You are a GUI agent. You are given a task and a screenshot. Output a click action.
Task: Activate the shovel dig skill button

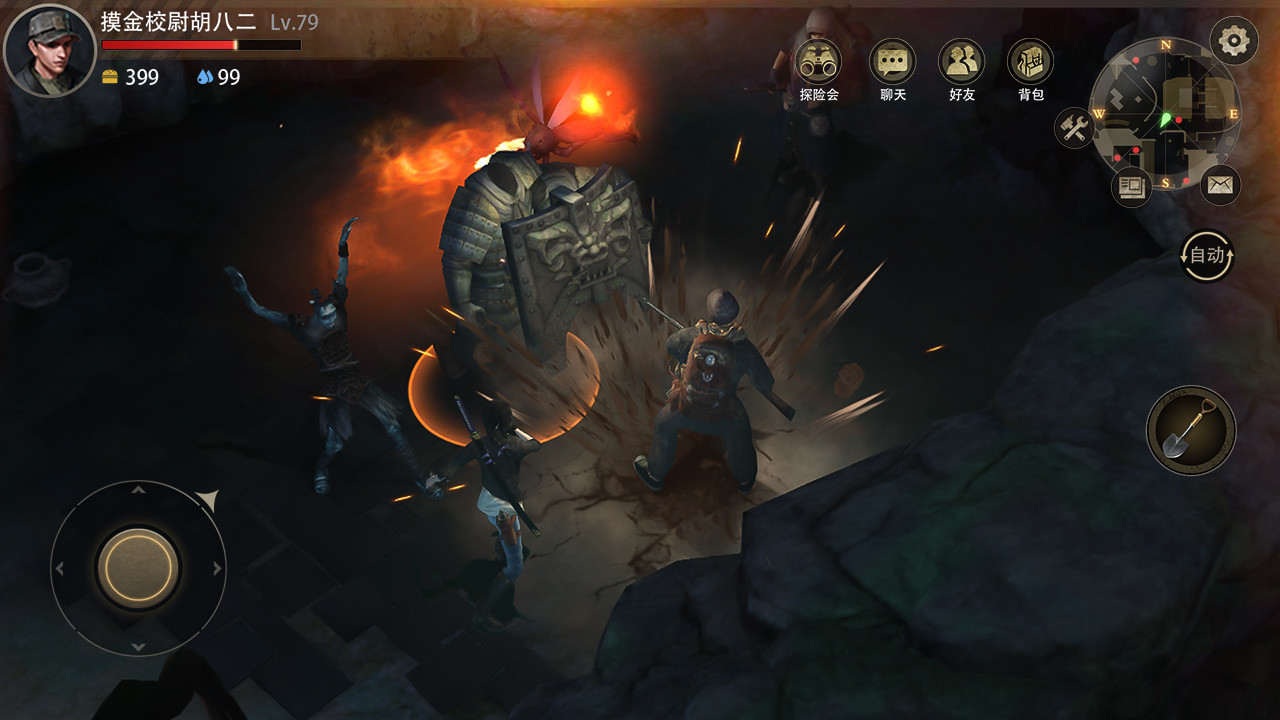click(1191, 430)
